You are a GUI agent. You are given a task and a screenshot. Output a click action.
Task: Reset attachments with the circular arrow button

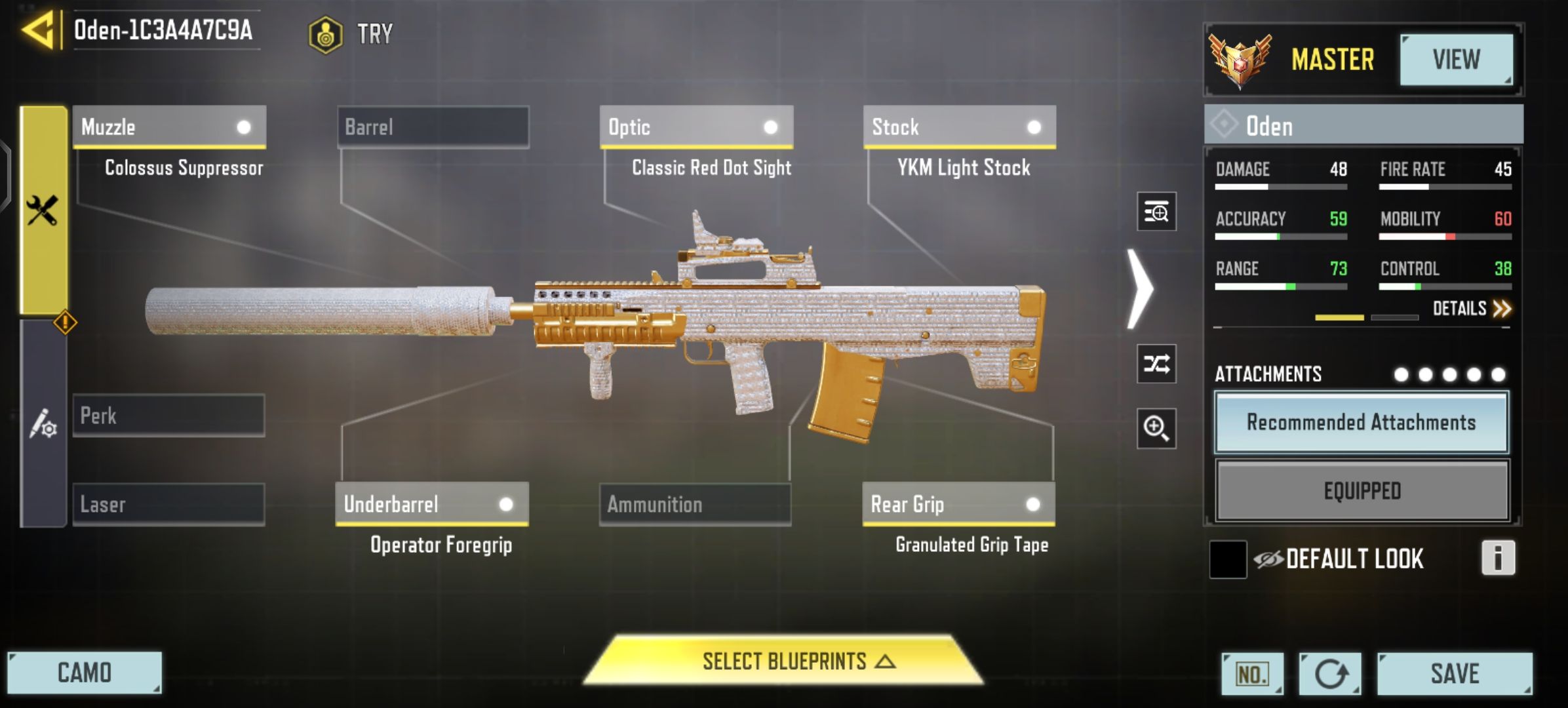coord(1330,674)
